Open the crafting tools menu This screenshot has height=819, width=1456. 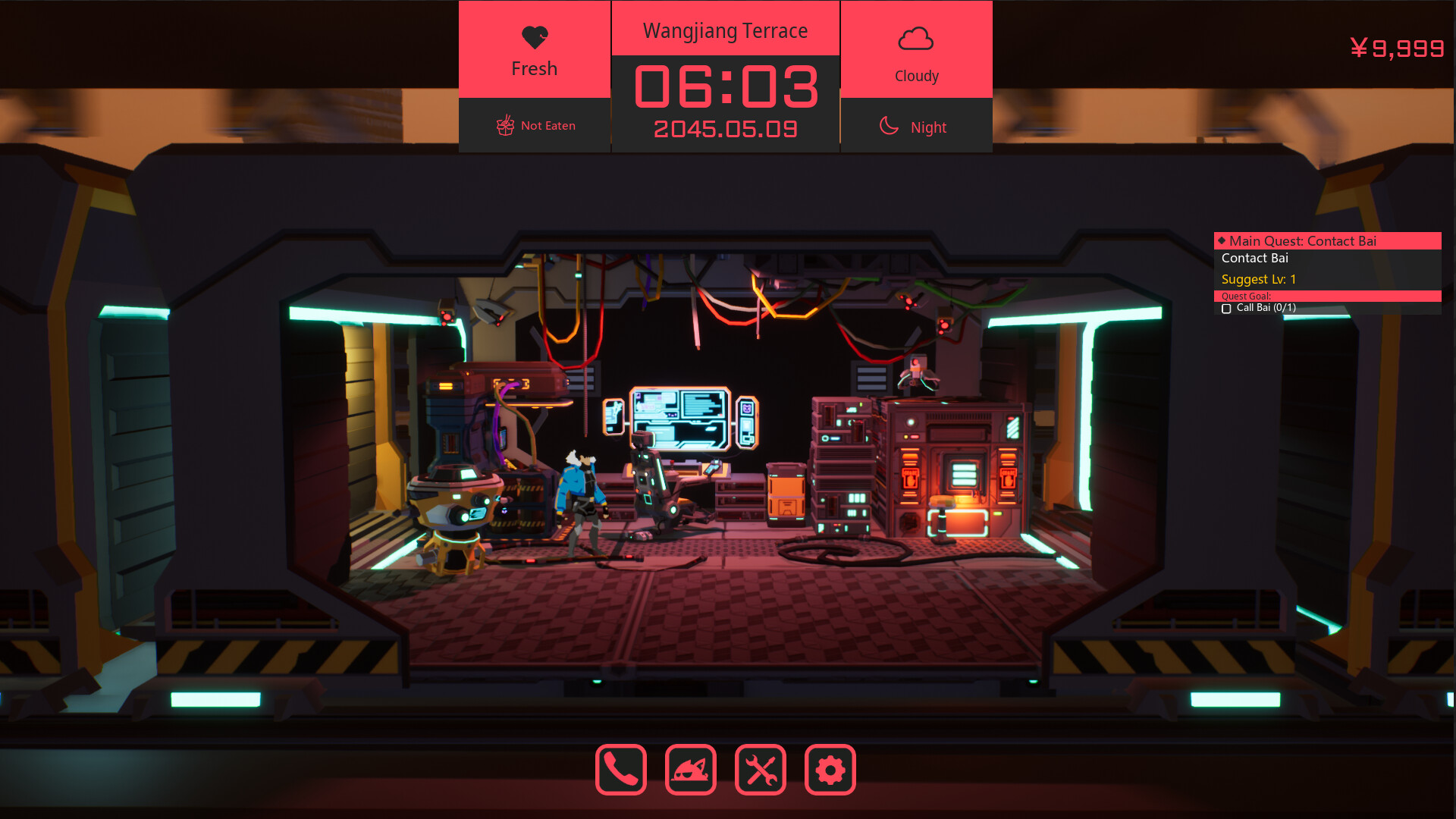click(761, 770)
